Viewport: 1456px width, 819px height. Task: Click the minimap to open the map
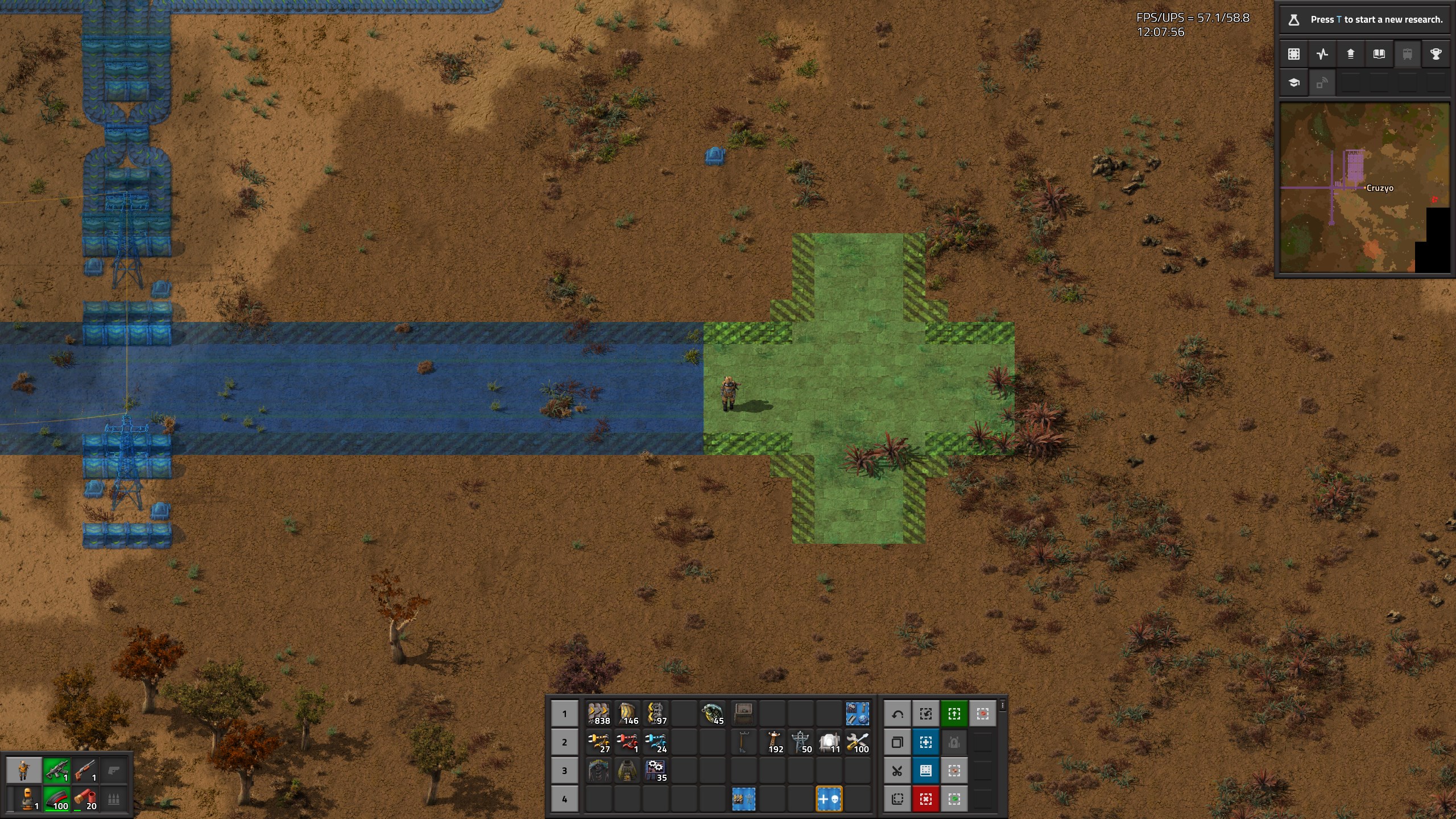[x=1364, y=188]
